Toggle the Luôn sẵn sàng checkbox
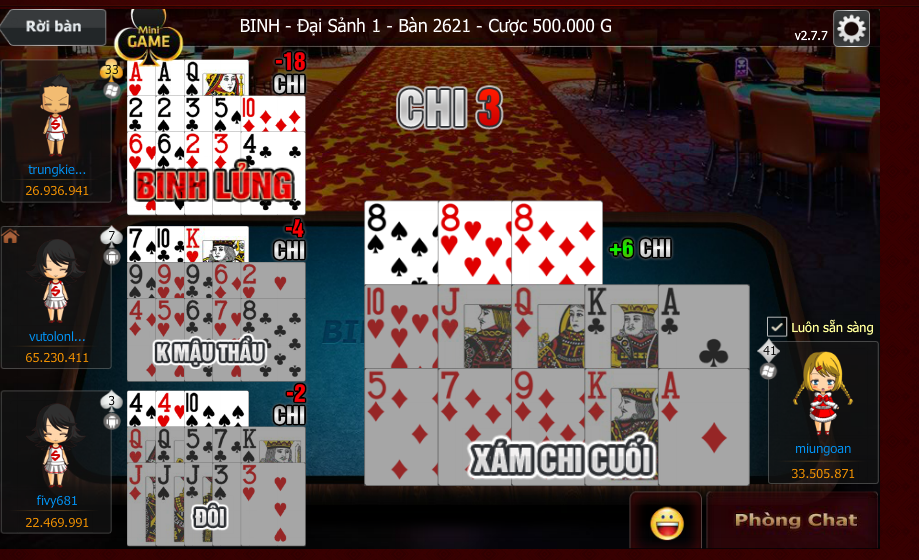 point(777,327)
